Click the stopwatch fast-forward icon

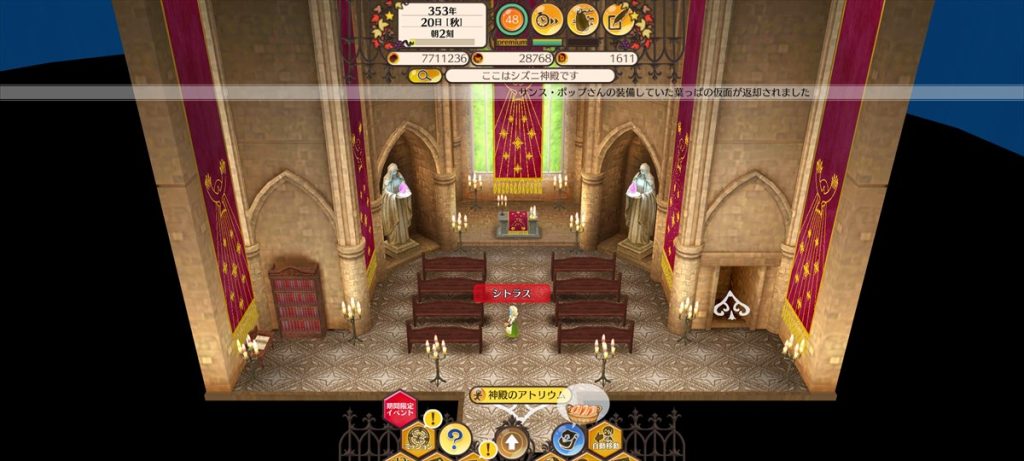(547, 18)
